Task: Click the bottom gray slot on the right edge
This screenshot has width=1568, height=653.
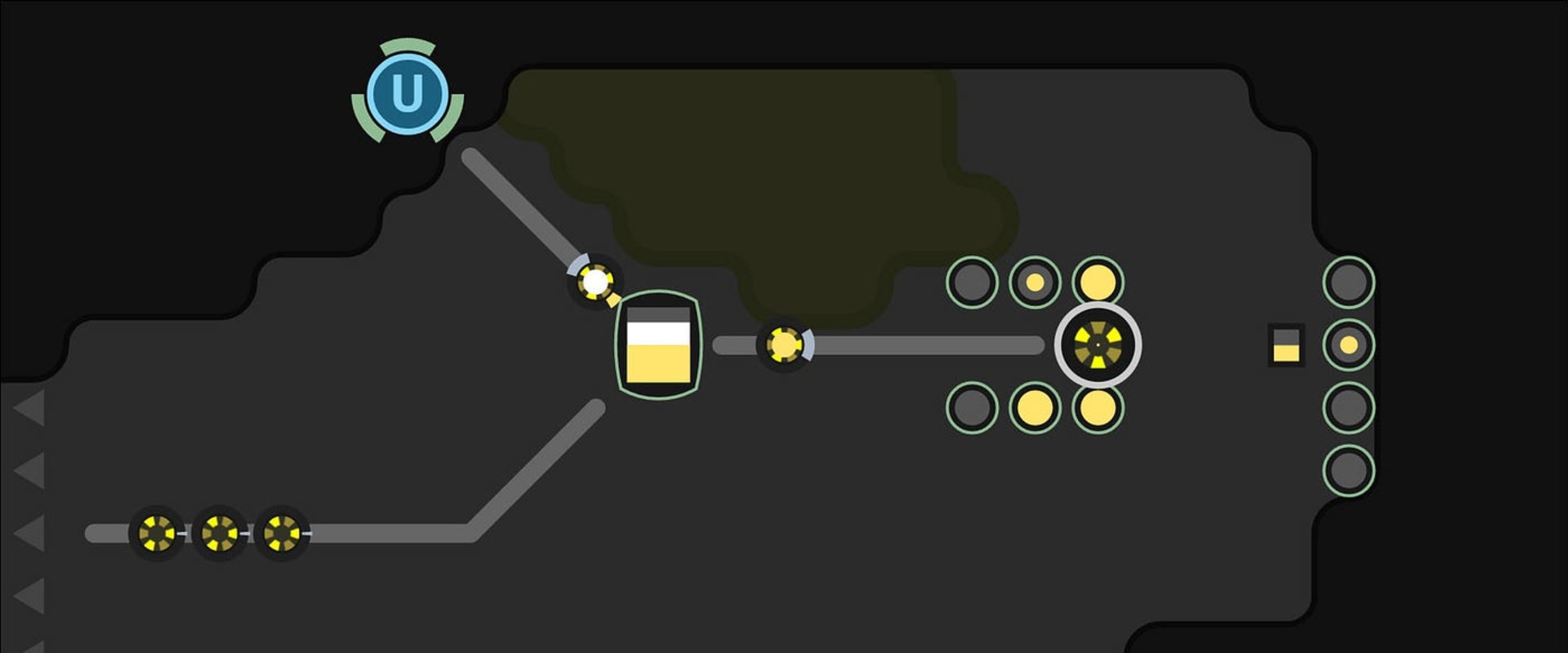Action: (x=1347, y=468)
